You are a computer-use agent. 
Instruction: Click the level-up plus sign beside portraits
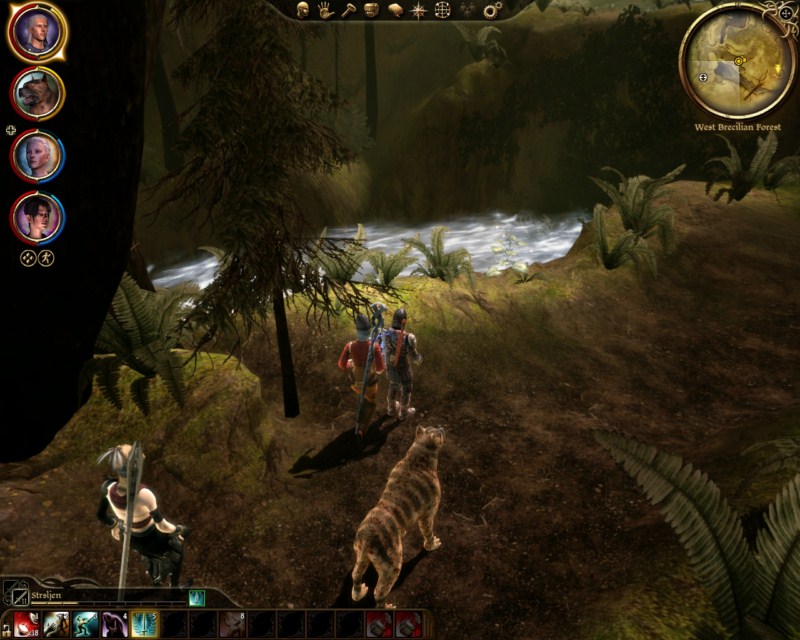(x=11, y=130)
